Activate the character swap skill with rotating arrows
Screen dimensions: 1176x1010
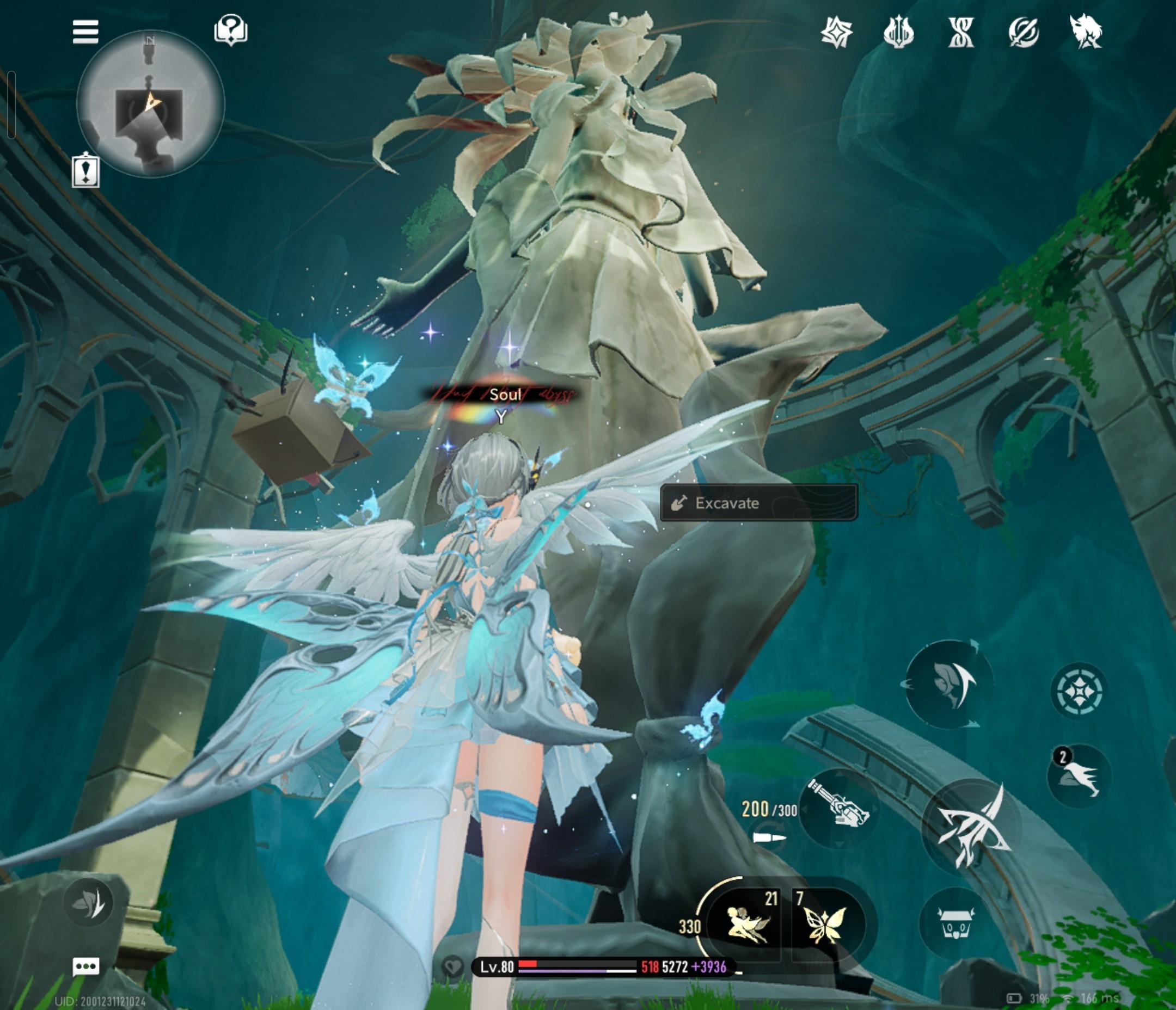pyautogui.click(x=948, y=683)
